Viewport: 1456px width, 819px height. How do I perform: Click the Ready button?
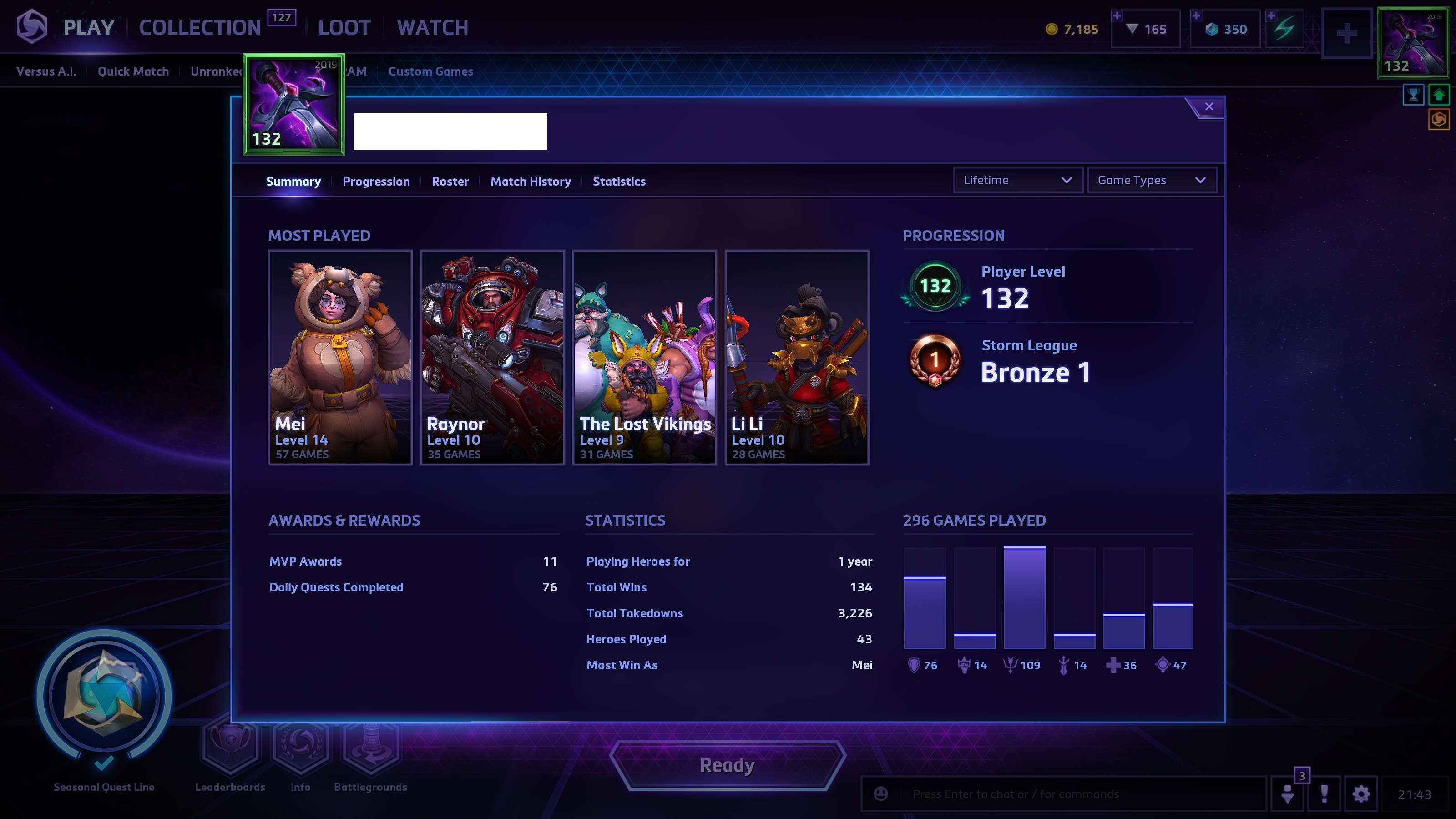click(727, 765)
